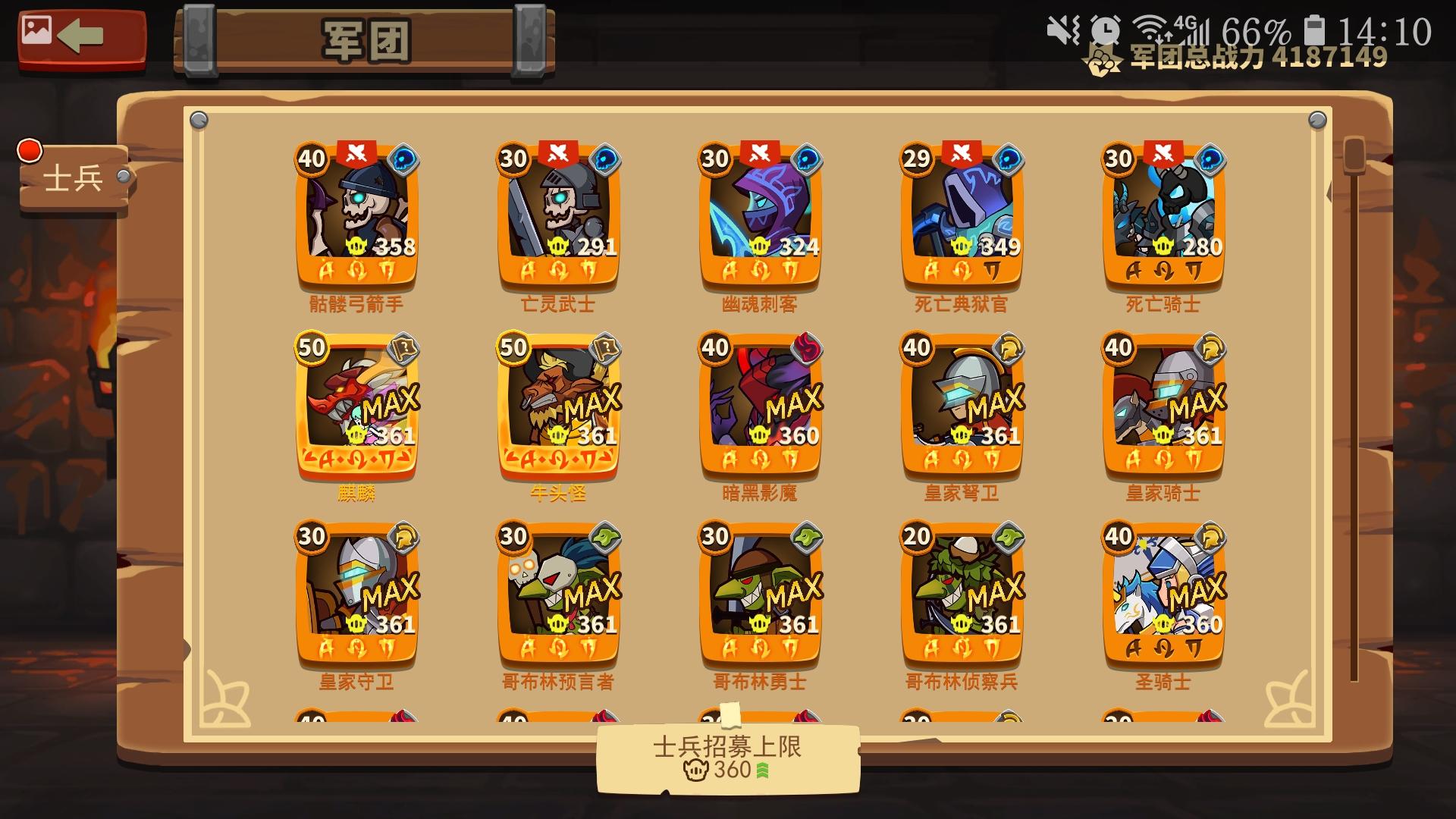Toggle the red notification dot above 士兵

[28, 150]
